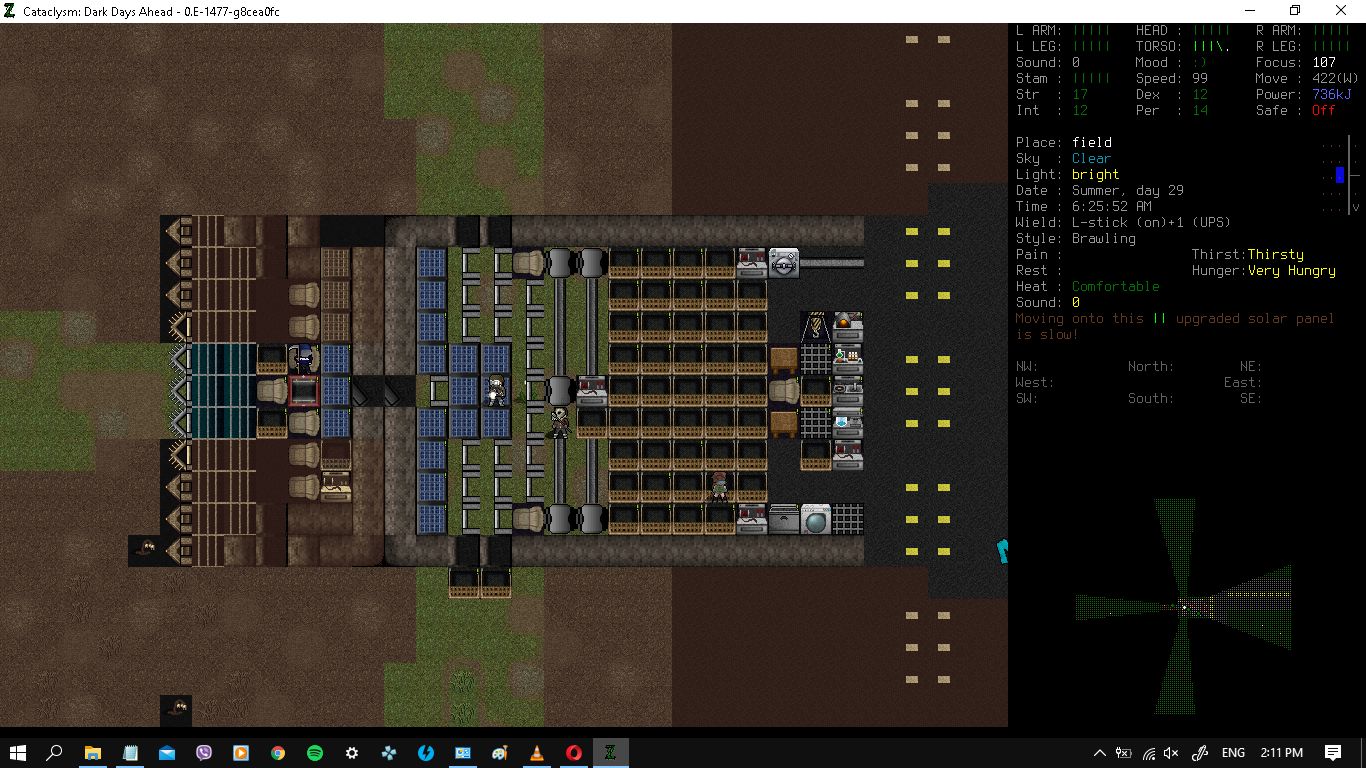Open Google Chrome from the taskbar
The height and width of the screenshot is (768, 1366).
[278, 753]
